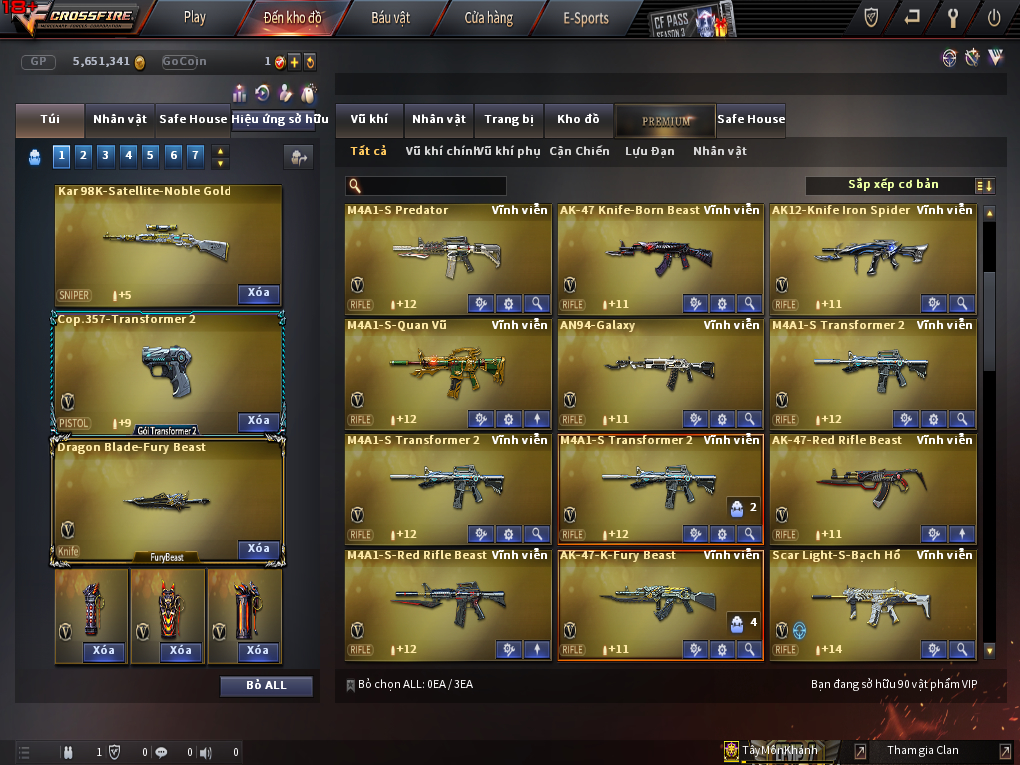Switch to the Vũ khí tab

369,119
